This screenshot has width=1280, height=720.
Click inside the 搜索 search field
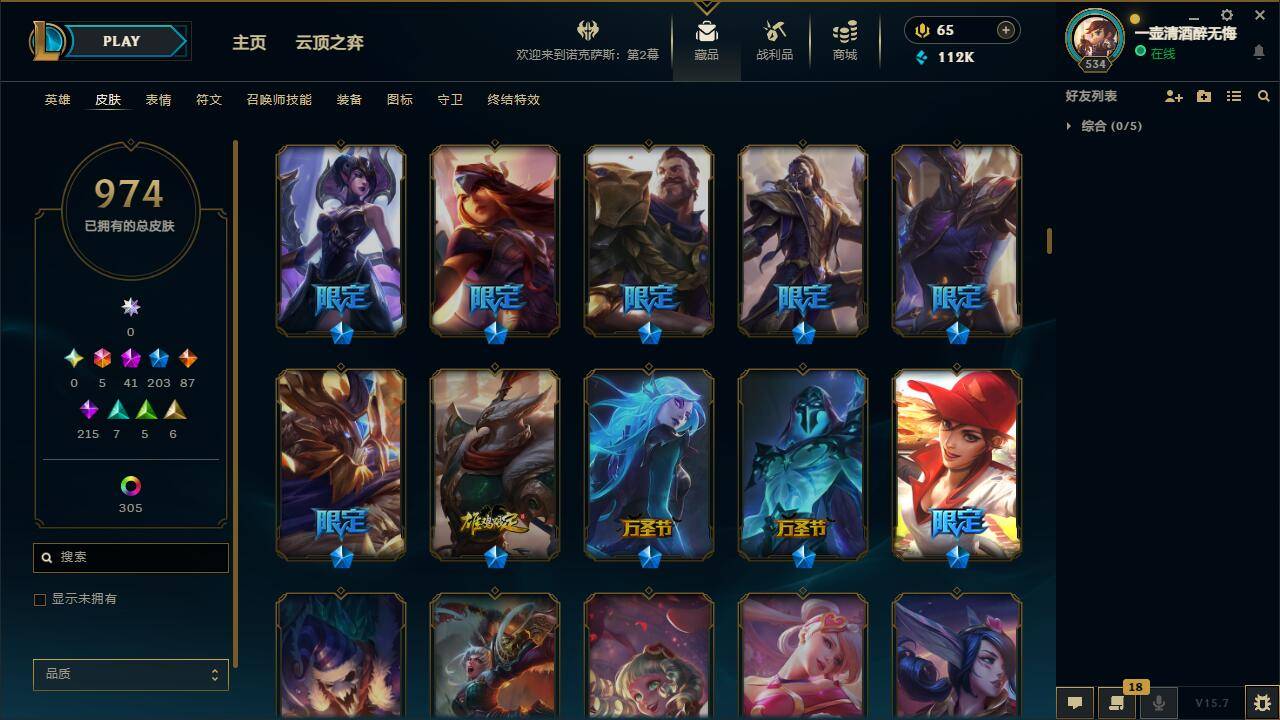pyautogui.click(x=130, y=557)
